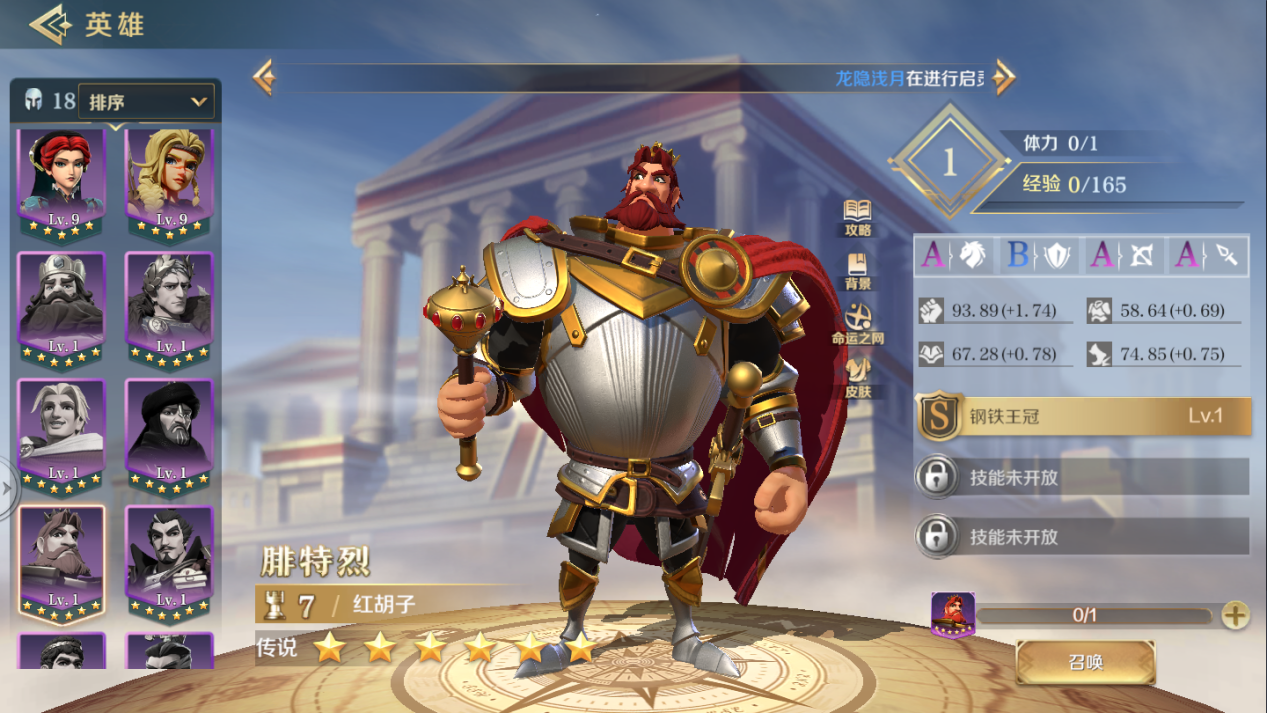The image size is (1267, 713).
Task: Open the 龙隐浅月 player name link
Action: 870,78
